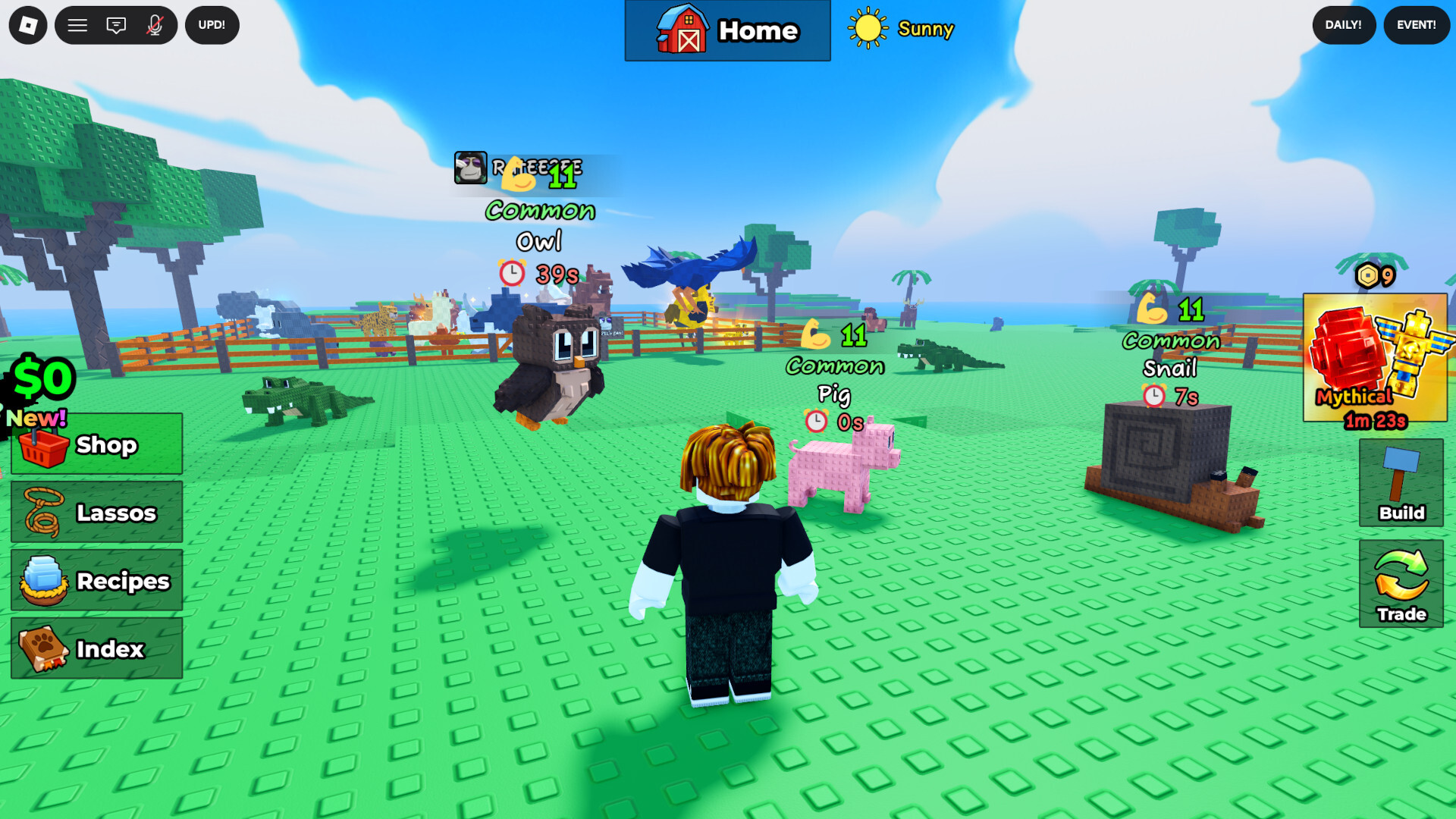Expand the Home location selector
The height and width of the screenshot is (819, 1456).
pyautogui.click(x=726, y=31)
